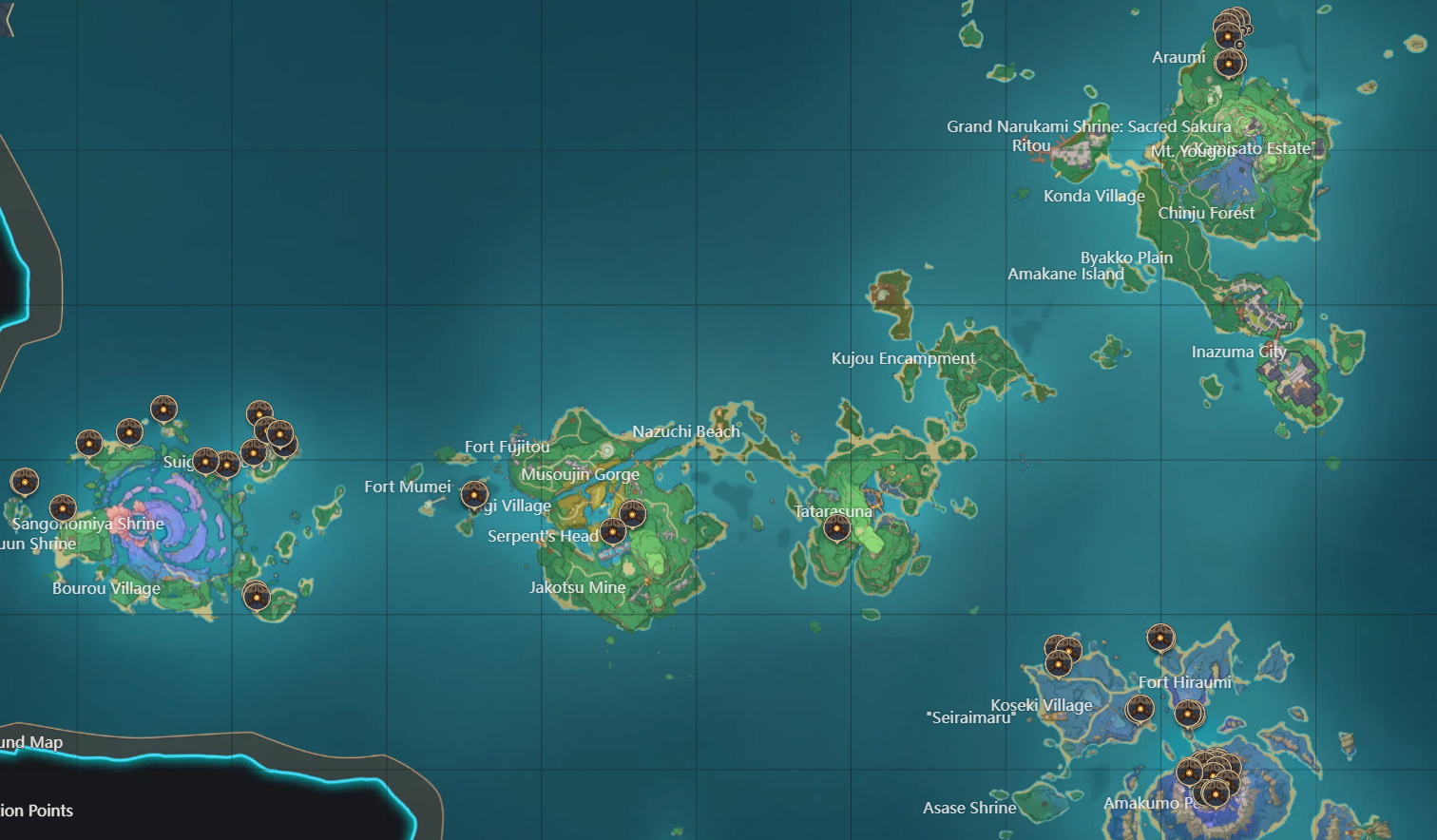
Task: Select the Nazuchi Beach label
Action: [686, 431]
